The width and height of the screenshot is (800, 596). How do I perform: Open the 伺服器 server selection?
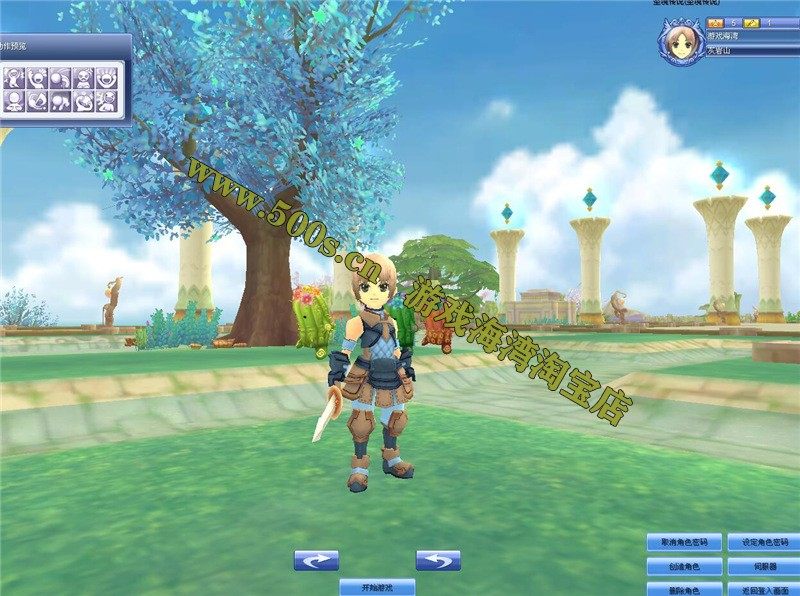765,567
